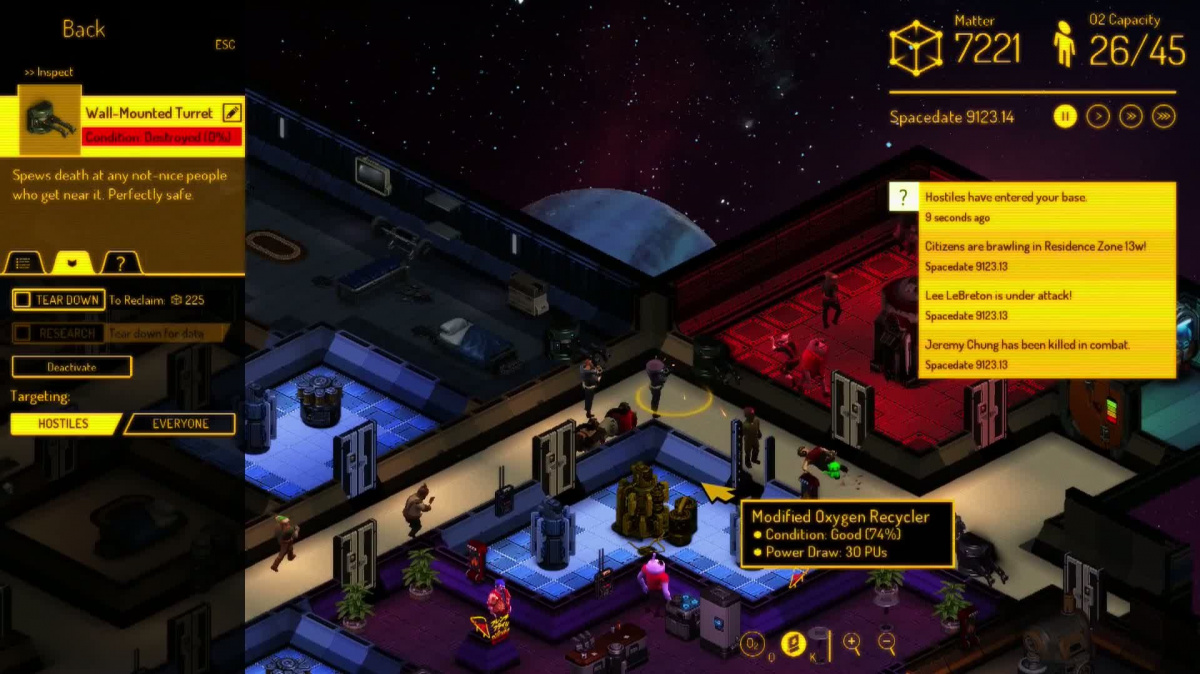Deactivate the turret
This screenshot has width=1200, height=674.
(72, 367)
